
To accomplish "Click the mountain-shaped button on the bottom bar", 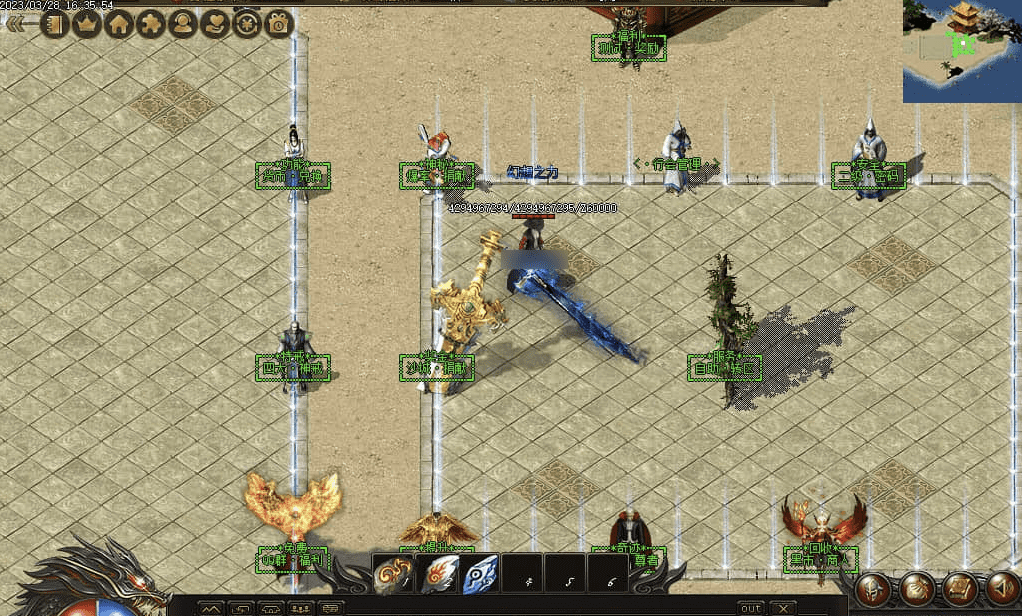I will pos(210,608).
